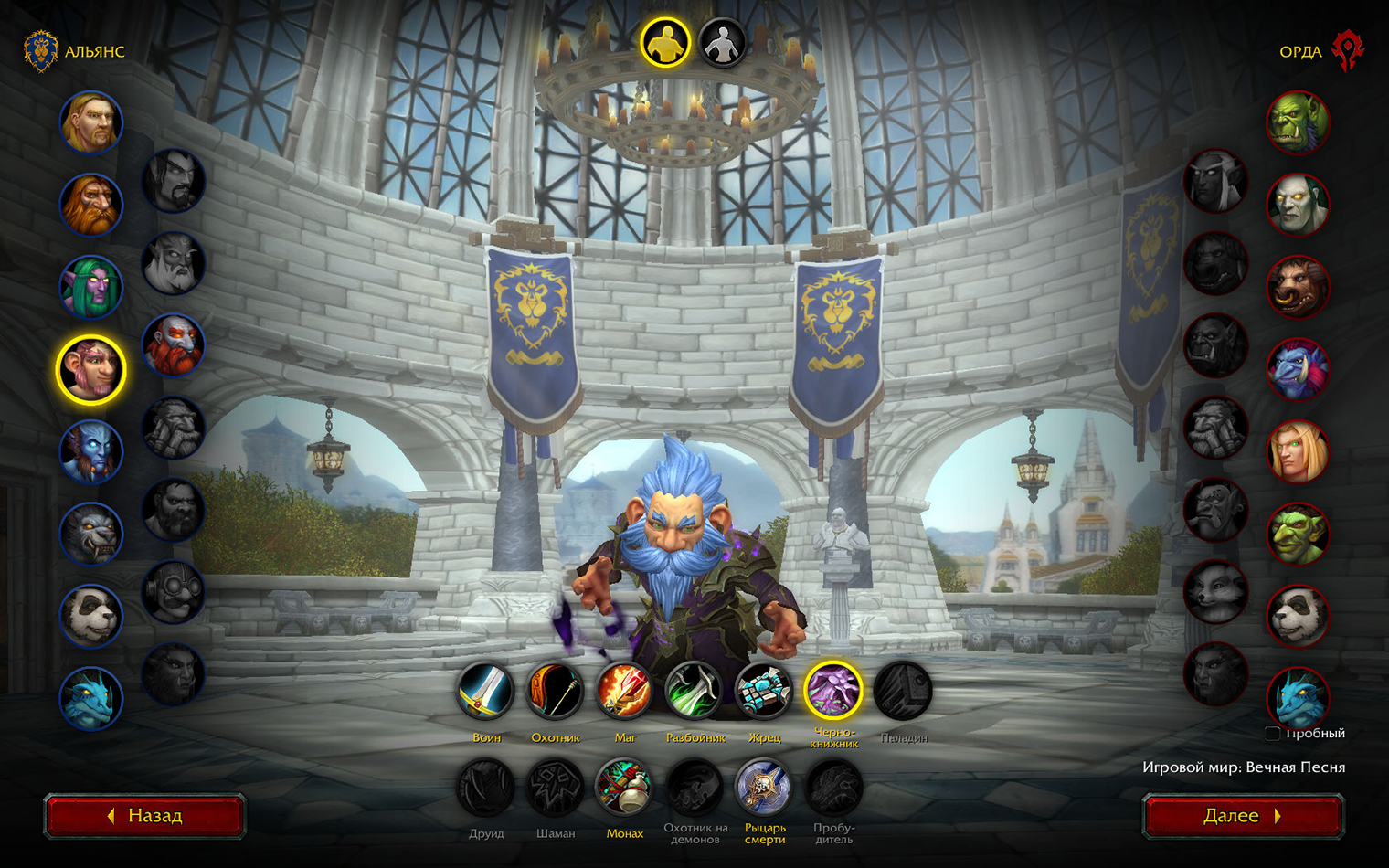Select the Маг mage class

pos(625,692)
